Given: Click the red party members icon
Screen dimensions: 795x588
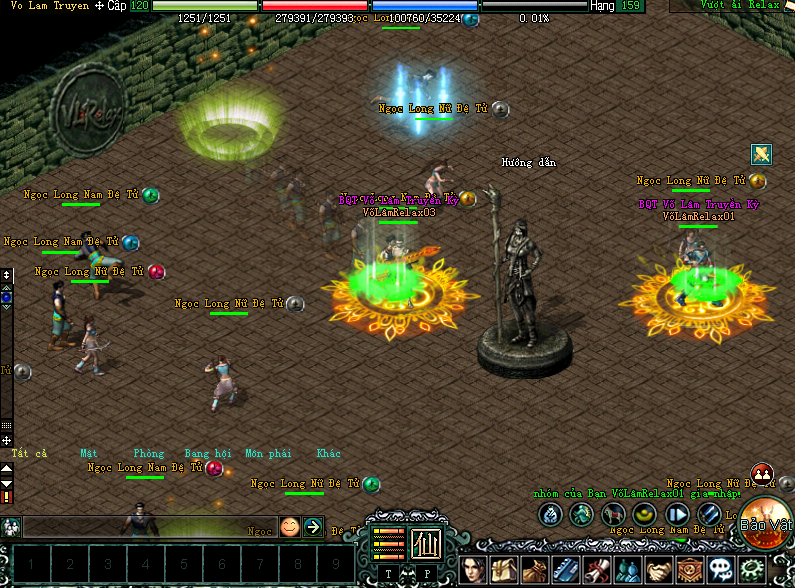Looking at the screenshot, I should click(x=761, y=474).
